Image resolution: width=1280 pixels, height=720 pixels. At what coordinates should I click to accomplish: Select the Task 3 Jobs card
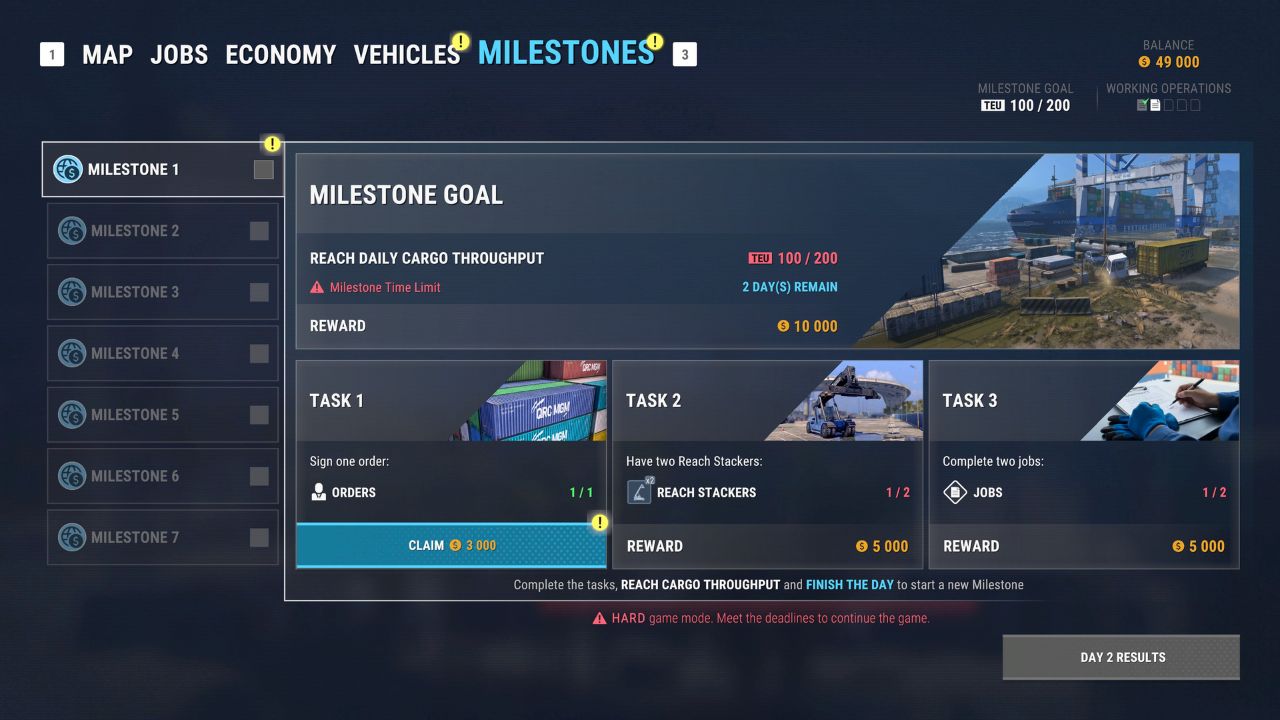click(1083, 464)
